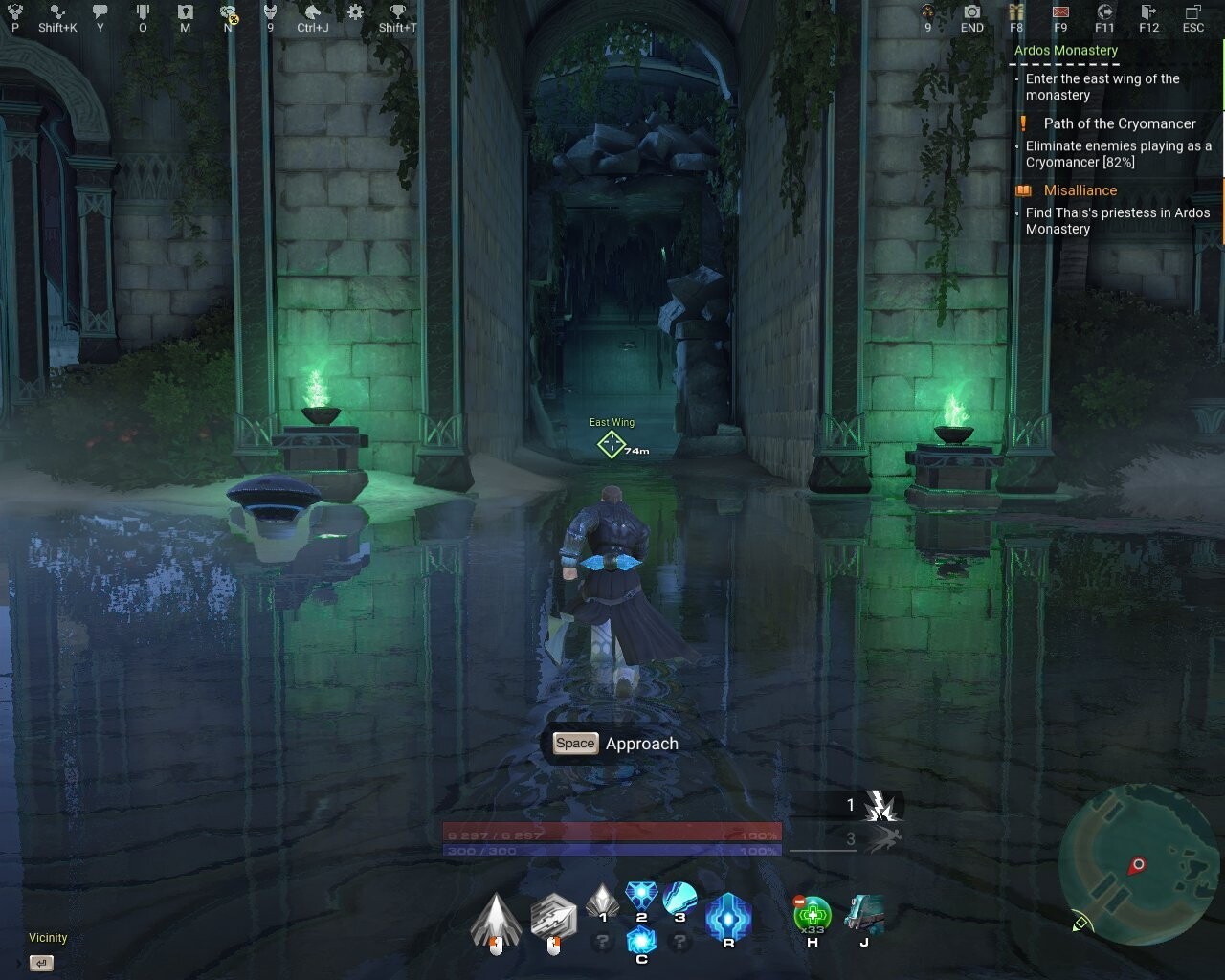1225x980 pixels.
Task: Open the character window via the P icon
Action: click(15, 14)
